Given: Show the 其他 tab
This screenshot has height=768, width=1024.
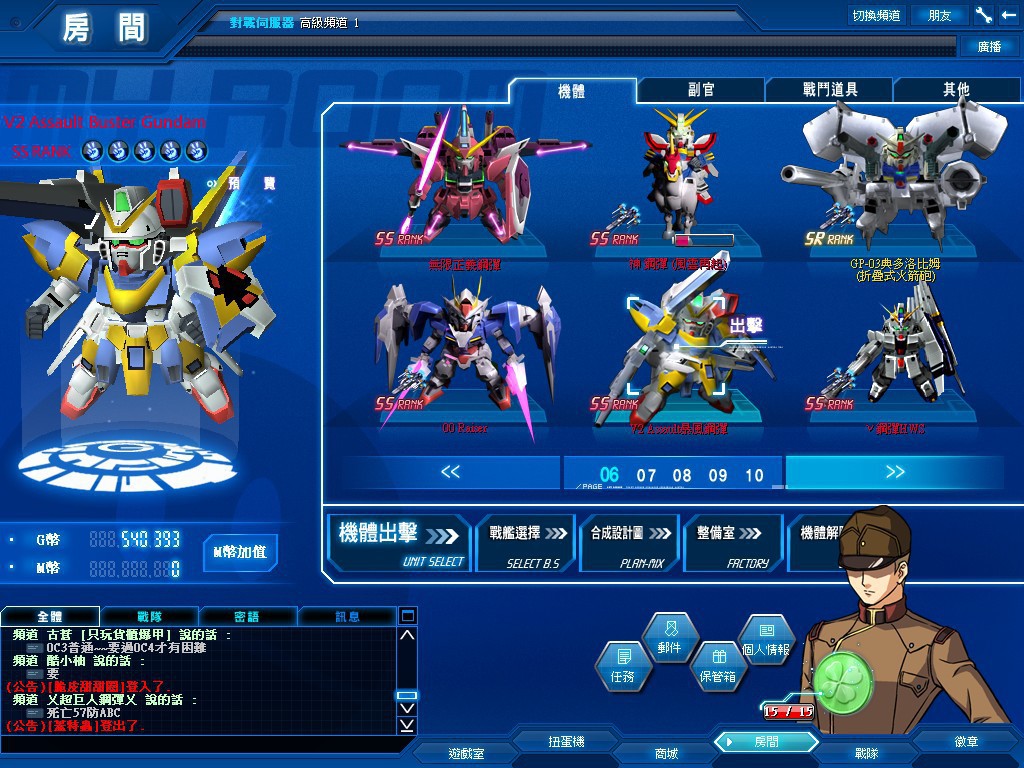Looking at the screenshot, I should pos(956,90).
